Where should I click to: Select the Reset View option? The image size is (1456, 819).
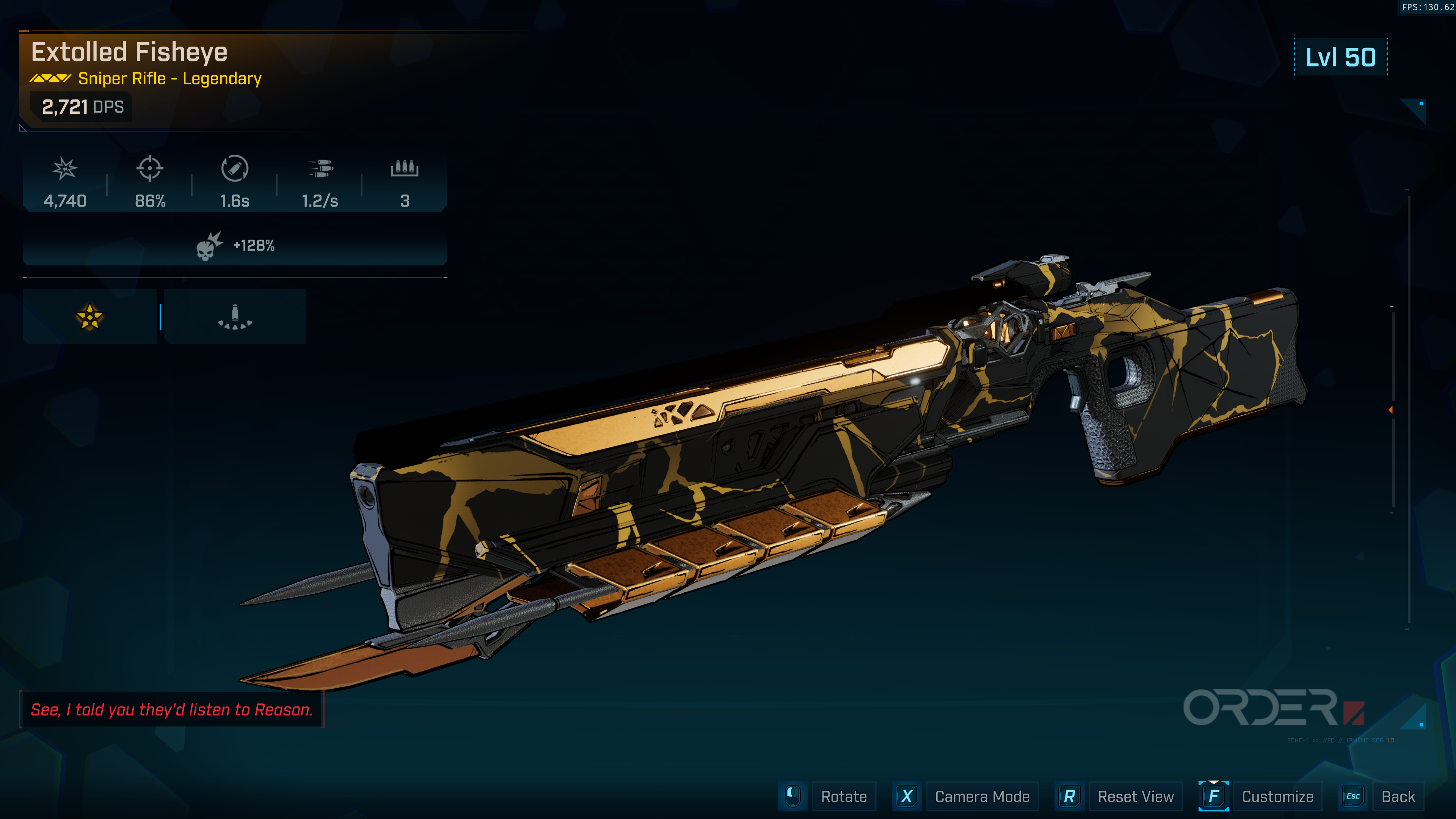(1135, 796)
